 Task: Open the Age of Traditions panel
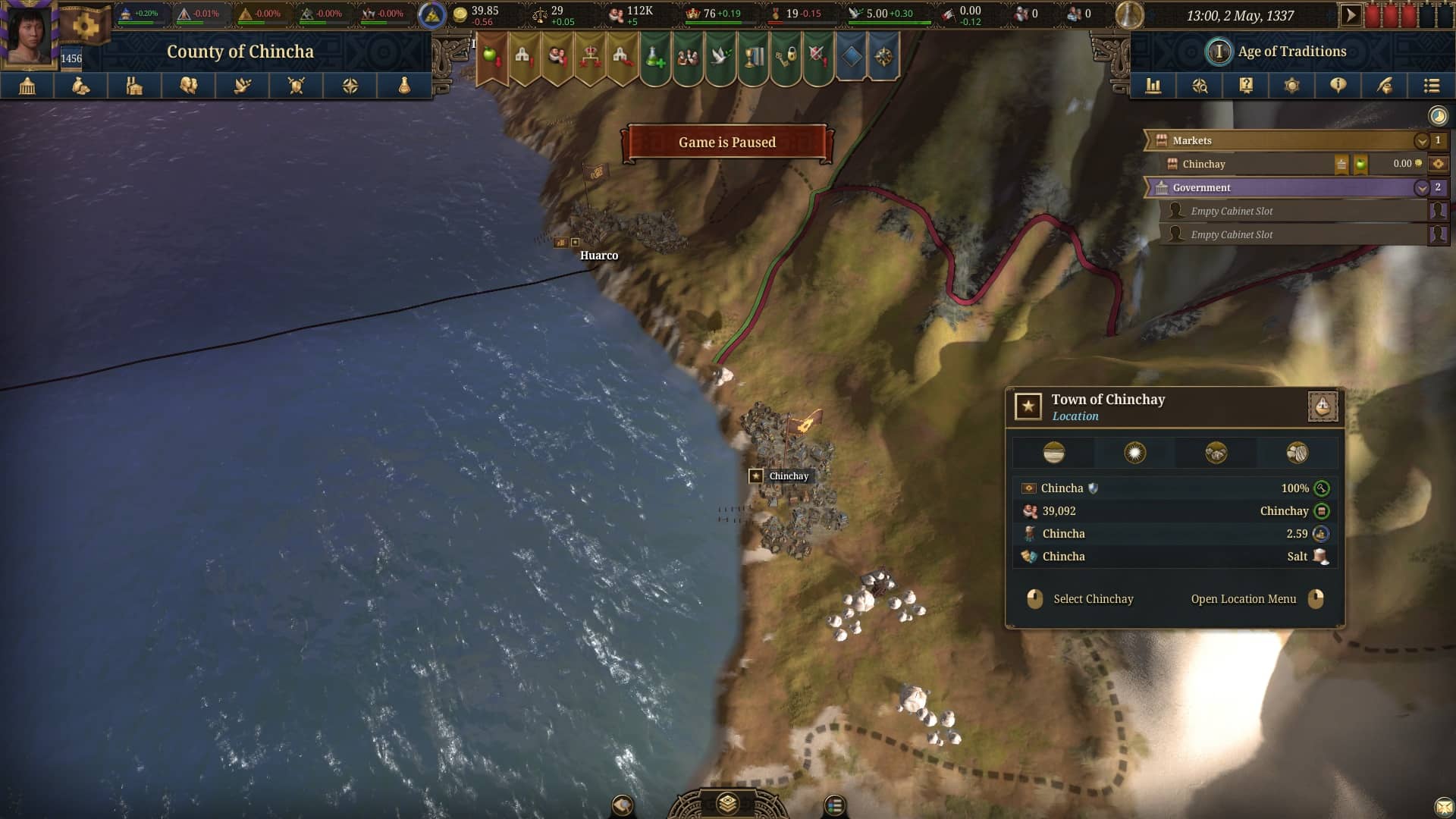tap(1291, 52)
